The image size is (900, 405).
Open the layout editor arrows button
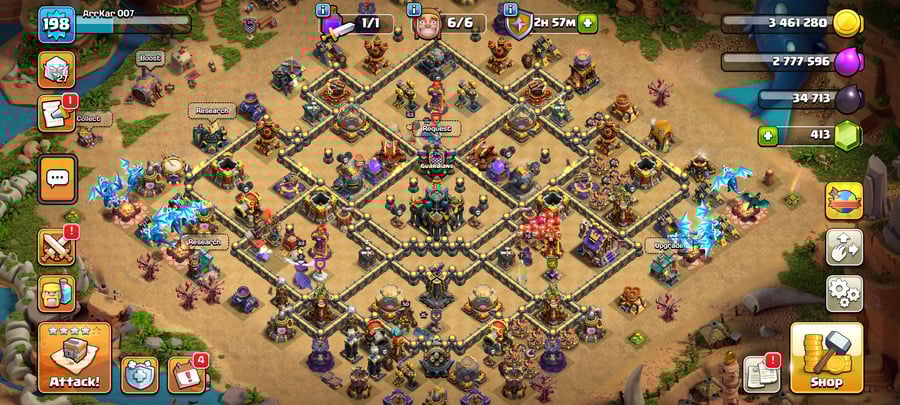point(844,247)
